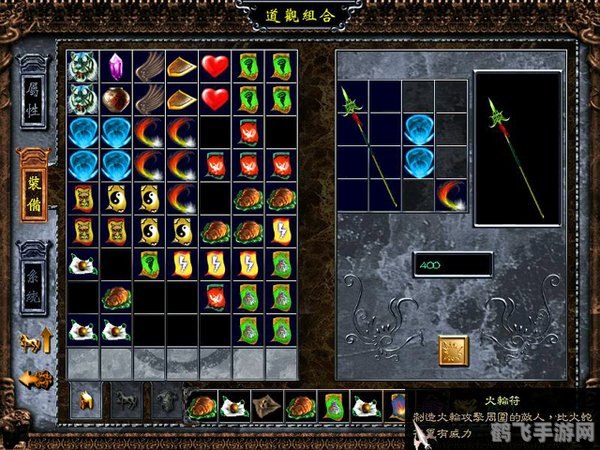This screenshot has width=600, height=450.
Task: Select the purple crystal in the inventory
Action: (x=115, y=66)
